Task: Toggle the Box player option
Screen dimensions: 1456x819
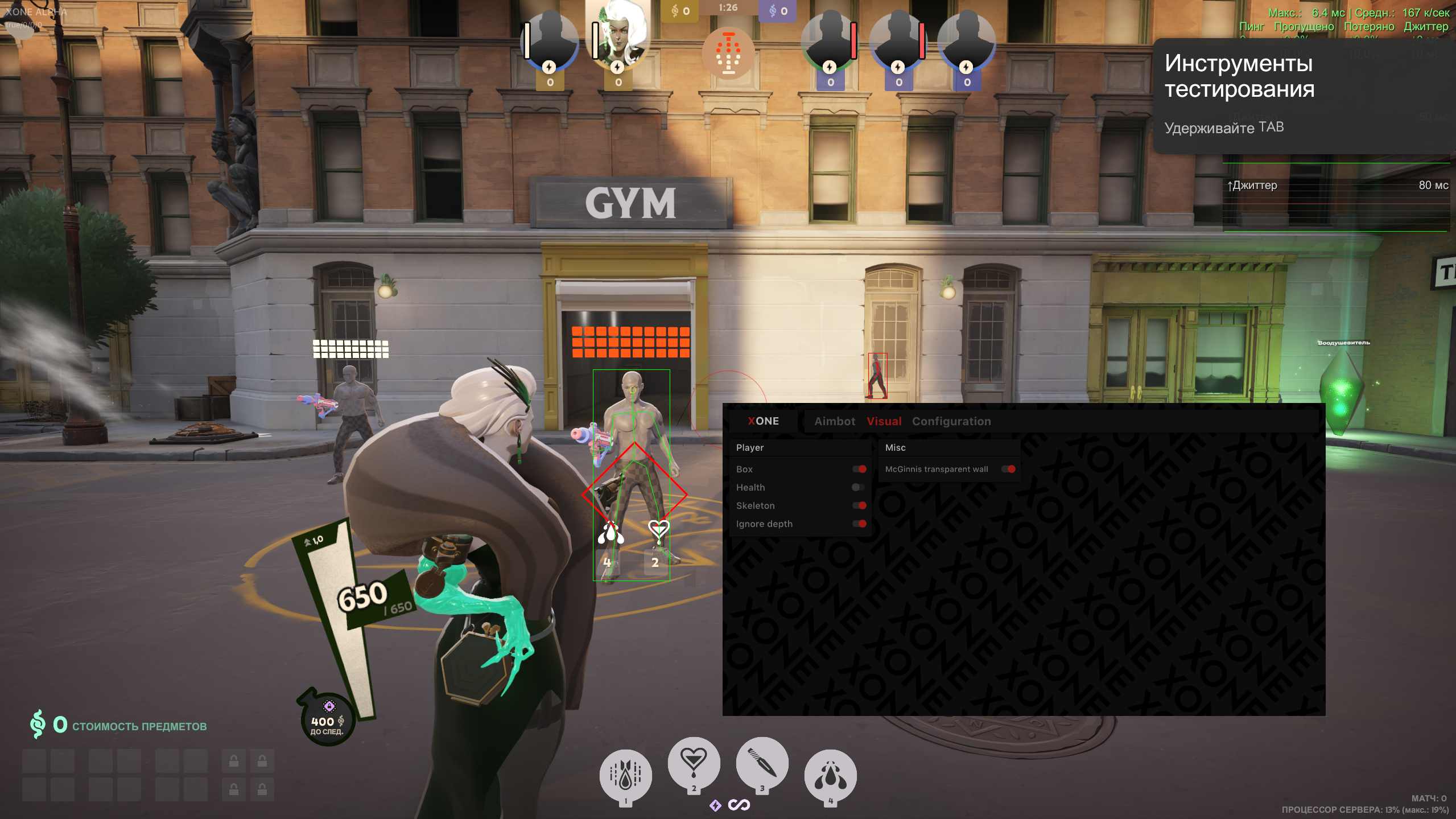Action: pyautogui.click(x=859, y=469)
